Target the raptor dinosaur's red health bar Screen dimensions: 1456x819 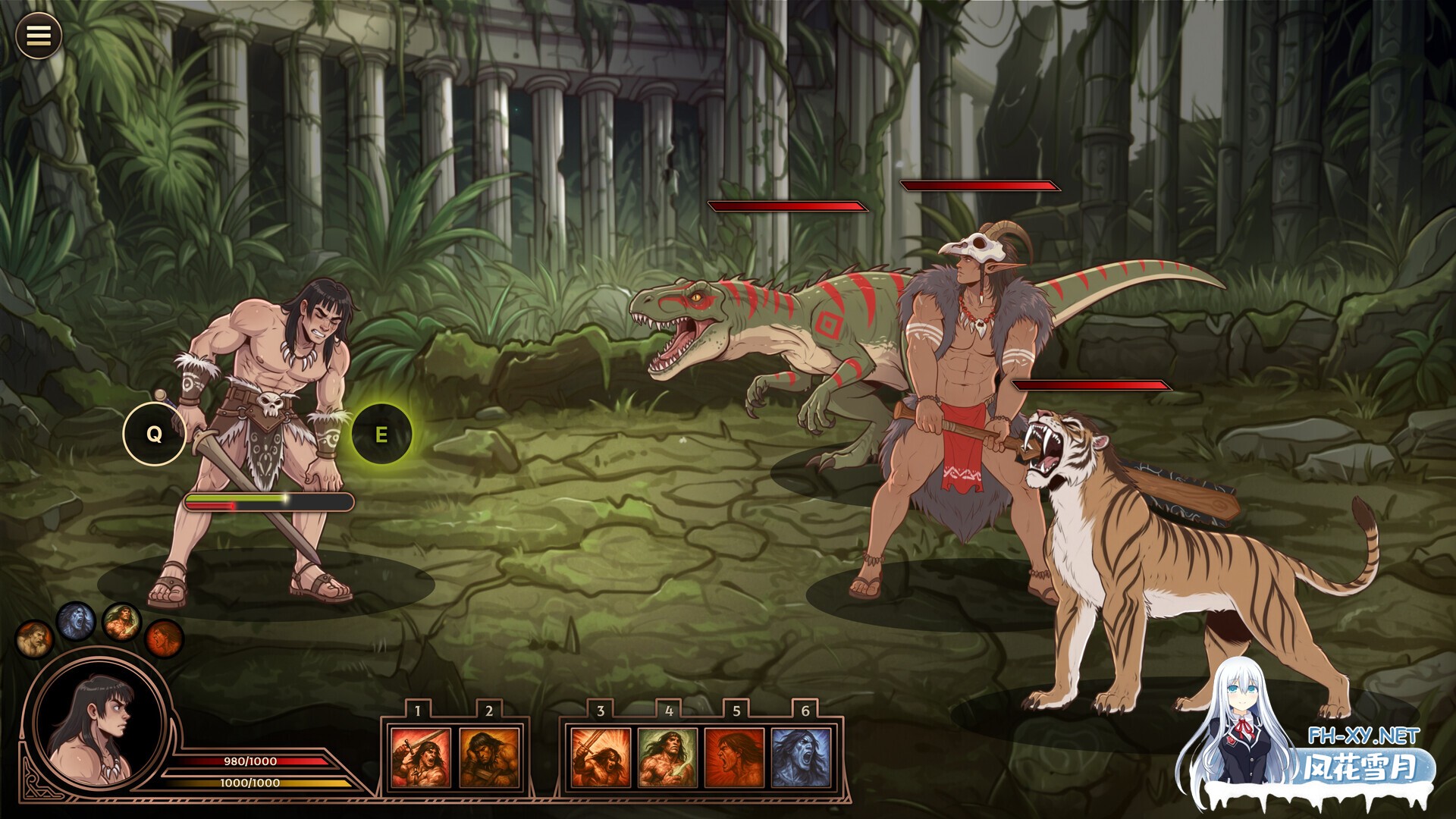click(x=789, y=206)
